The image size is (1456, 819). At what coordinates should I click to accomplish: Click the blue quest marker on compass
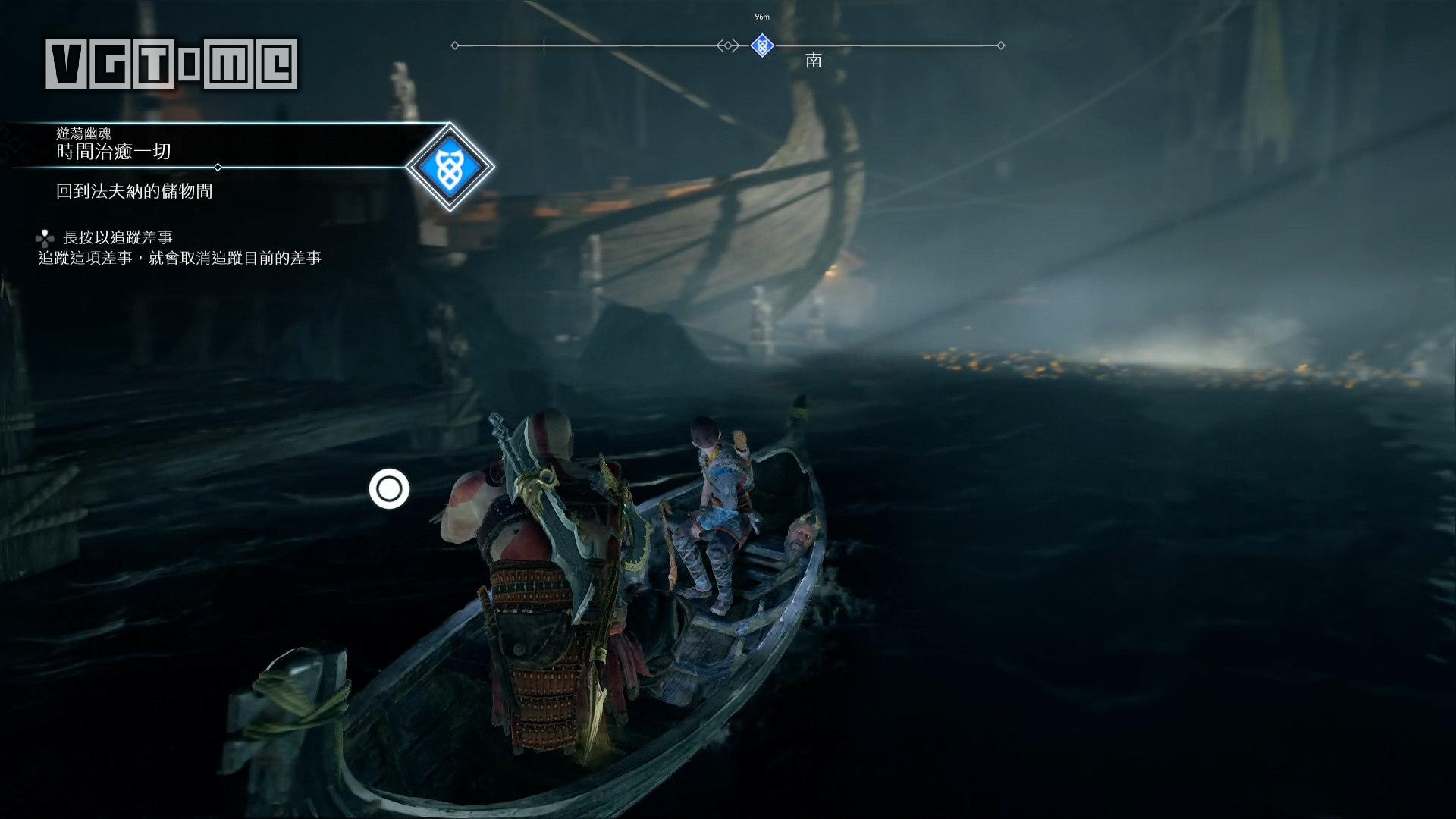click(x=762, y=45)
